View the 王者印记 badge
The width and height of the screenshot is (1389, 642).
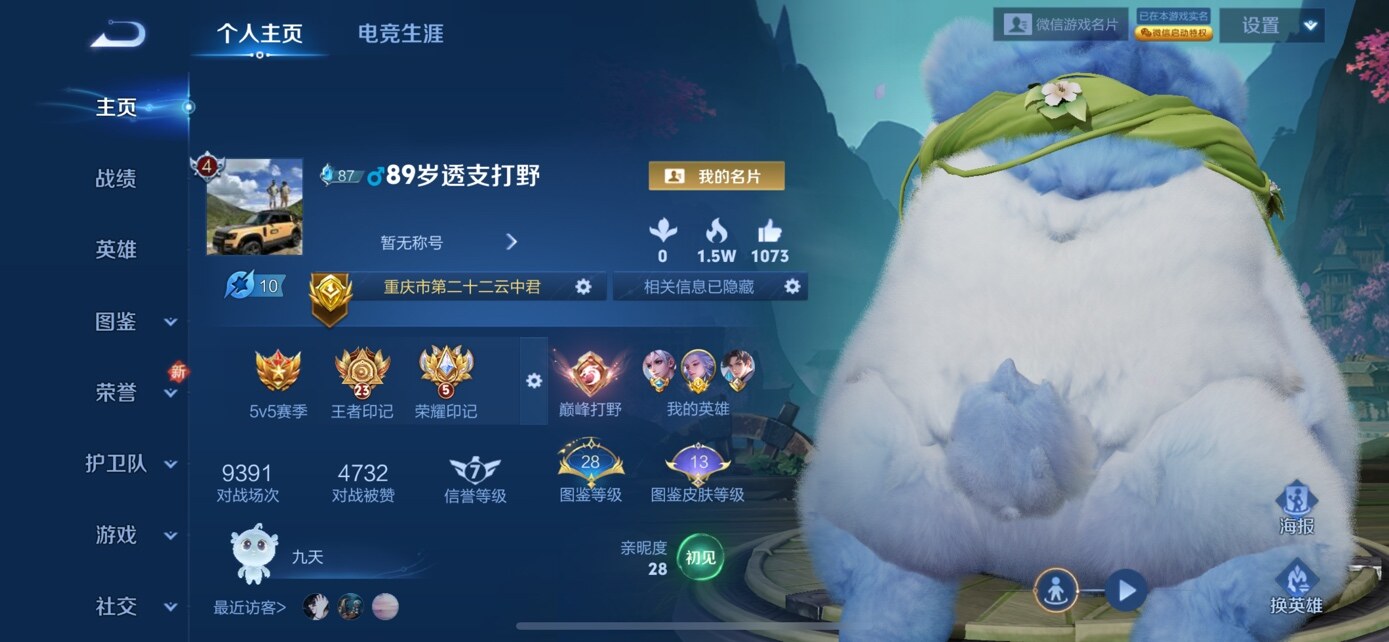(x=362, y=382)
